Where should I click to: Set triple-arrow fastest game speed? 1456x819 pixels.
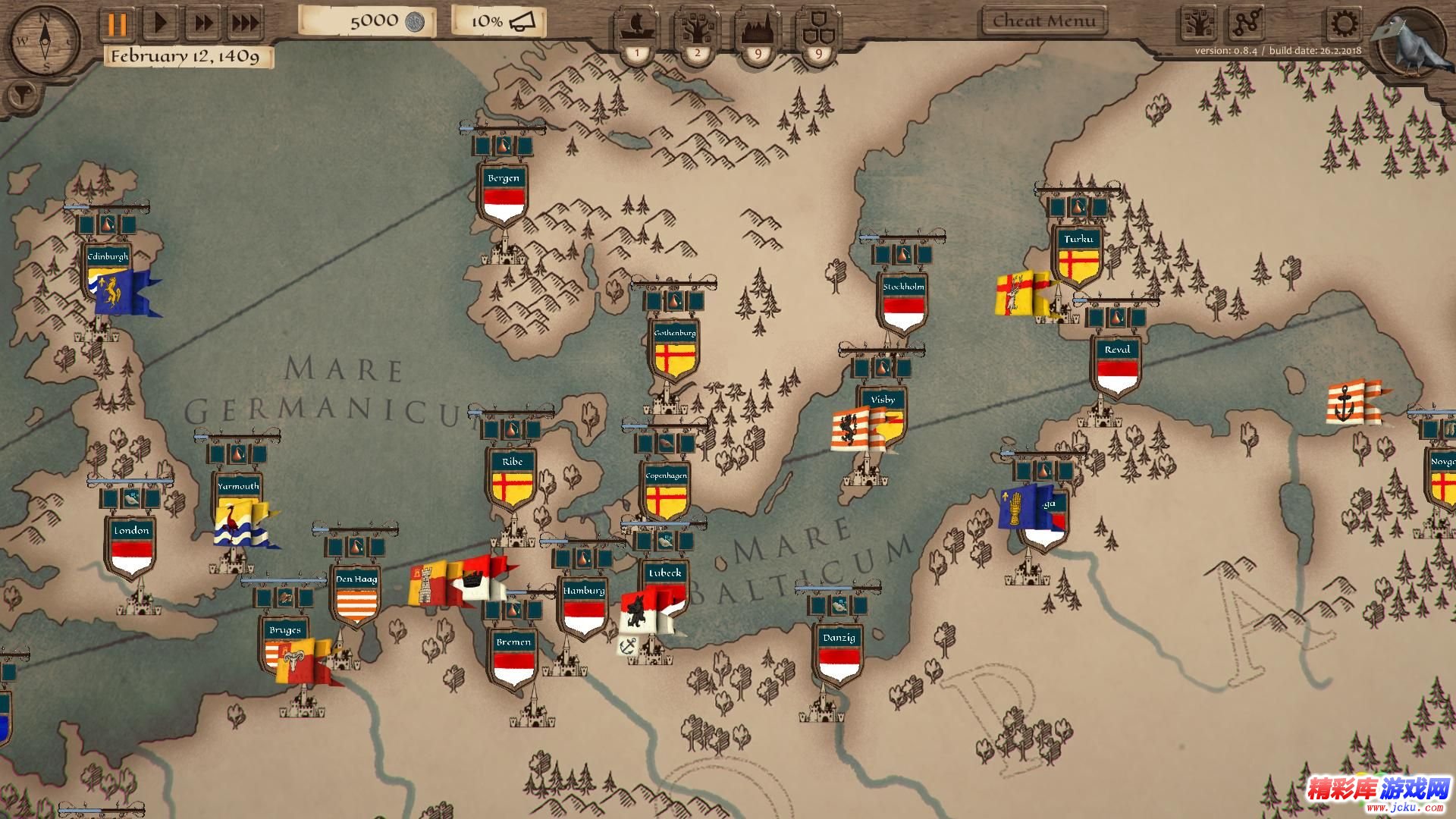click(245, 24)
